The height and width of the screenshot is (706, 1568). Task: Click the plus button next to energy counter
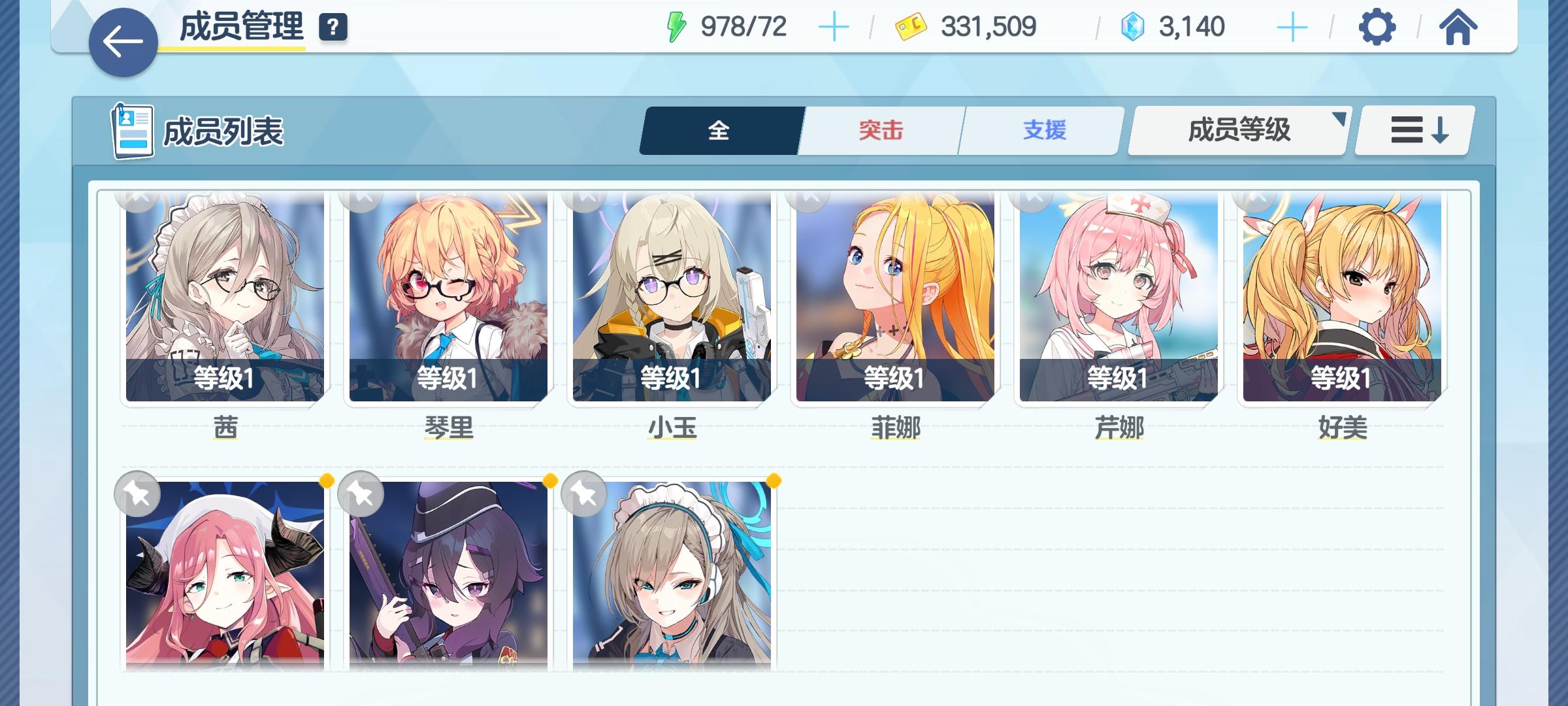coord(836,26)
